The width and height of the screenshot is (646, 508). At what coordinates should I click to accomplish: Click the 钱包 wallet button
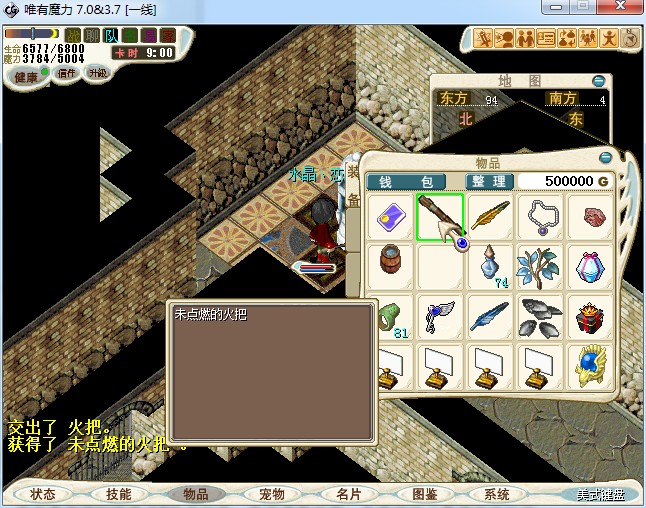click(x=405, y=181)
